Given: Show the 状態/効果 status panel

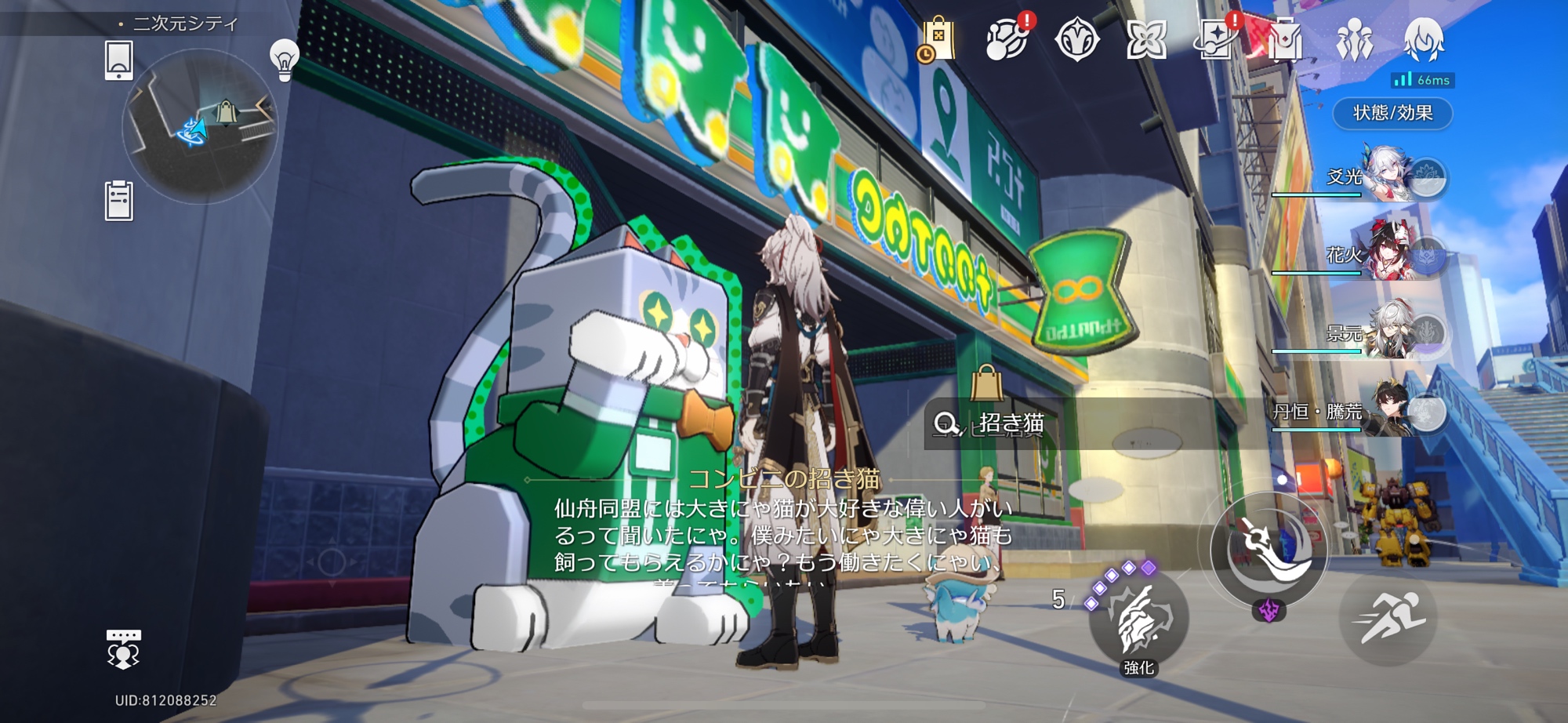Looking at the screenshot, I should pyautogui.click(x=1392, y=113).
